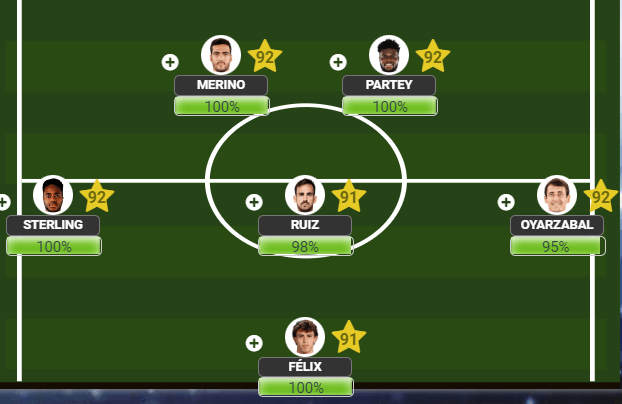Click the FÉLIX name label
This screenshot has height=404, width=622.
(x=305, y=367)
